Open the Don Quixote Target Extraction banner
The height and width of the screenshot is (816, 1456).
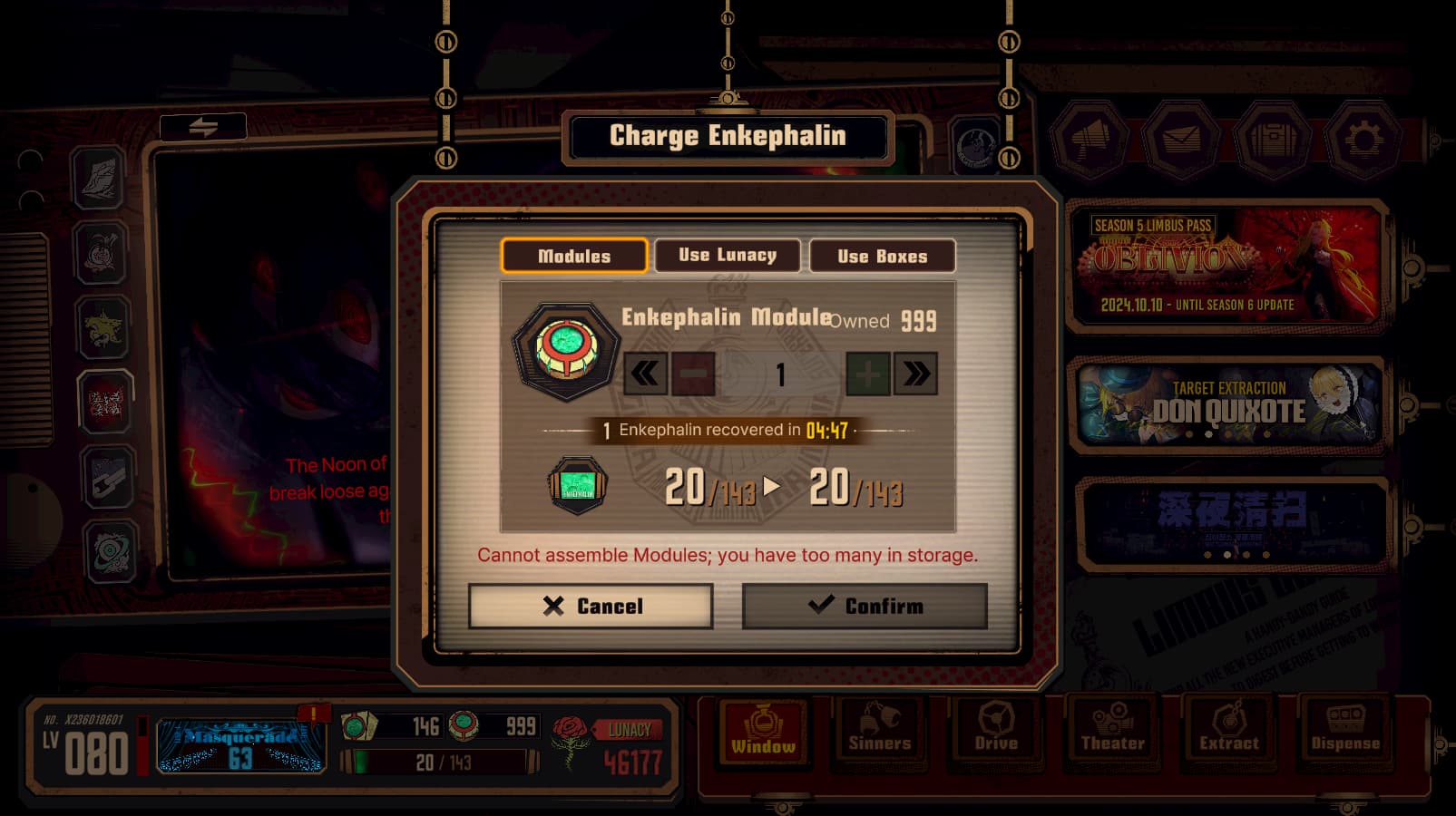coord(1228,405)
